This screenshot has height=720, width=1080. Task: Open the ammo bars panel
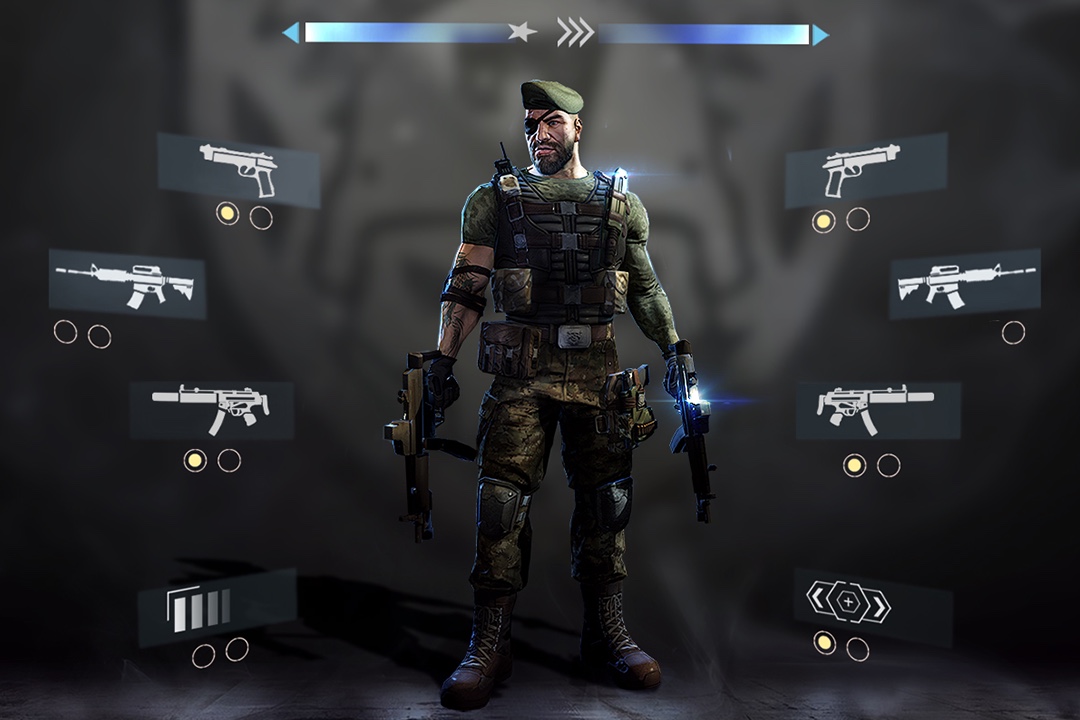pos(217,607)
